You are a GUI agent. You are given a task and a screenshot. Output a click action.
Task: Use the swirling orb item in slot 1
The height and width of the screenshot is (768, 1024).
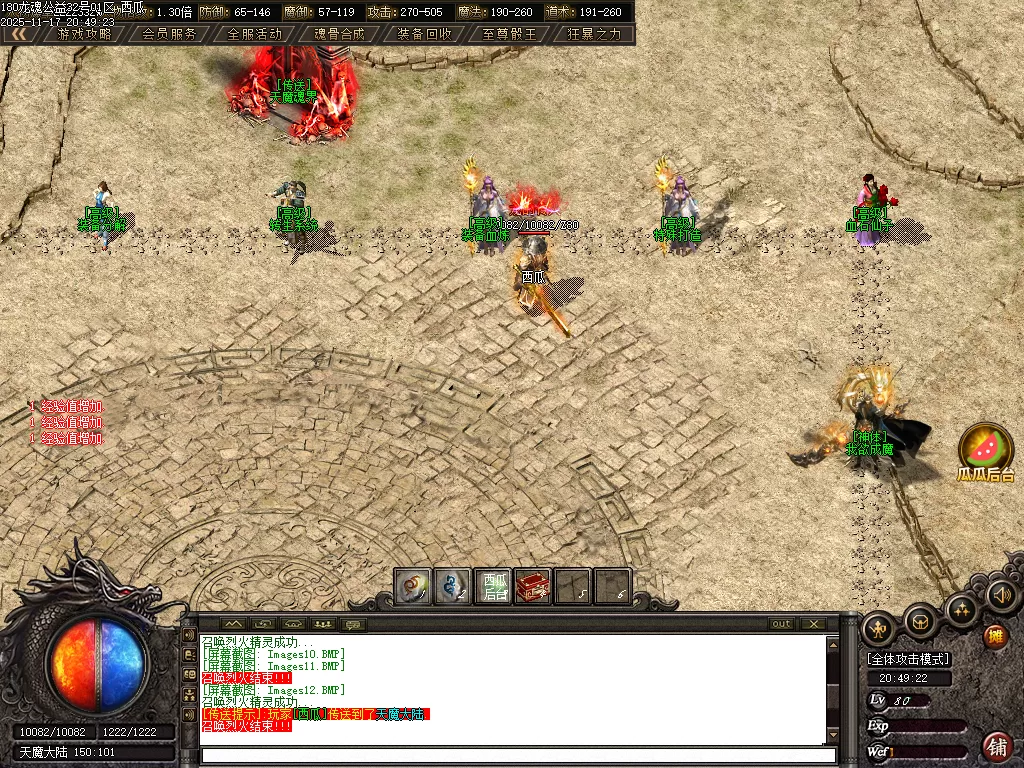(413, 587)
